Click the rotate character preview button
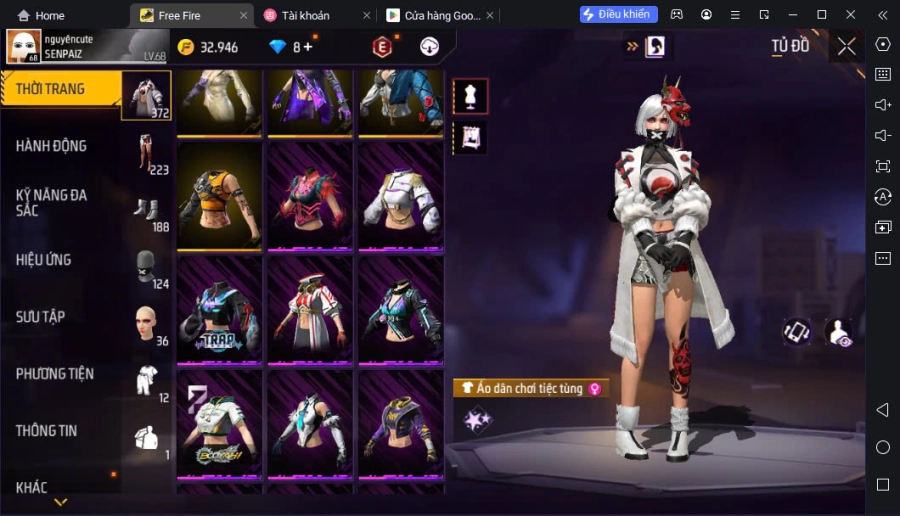 click(796, 332)
